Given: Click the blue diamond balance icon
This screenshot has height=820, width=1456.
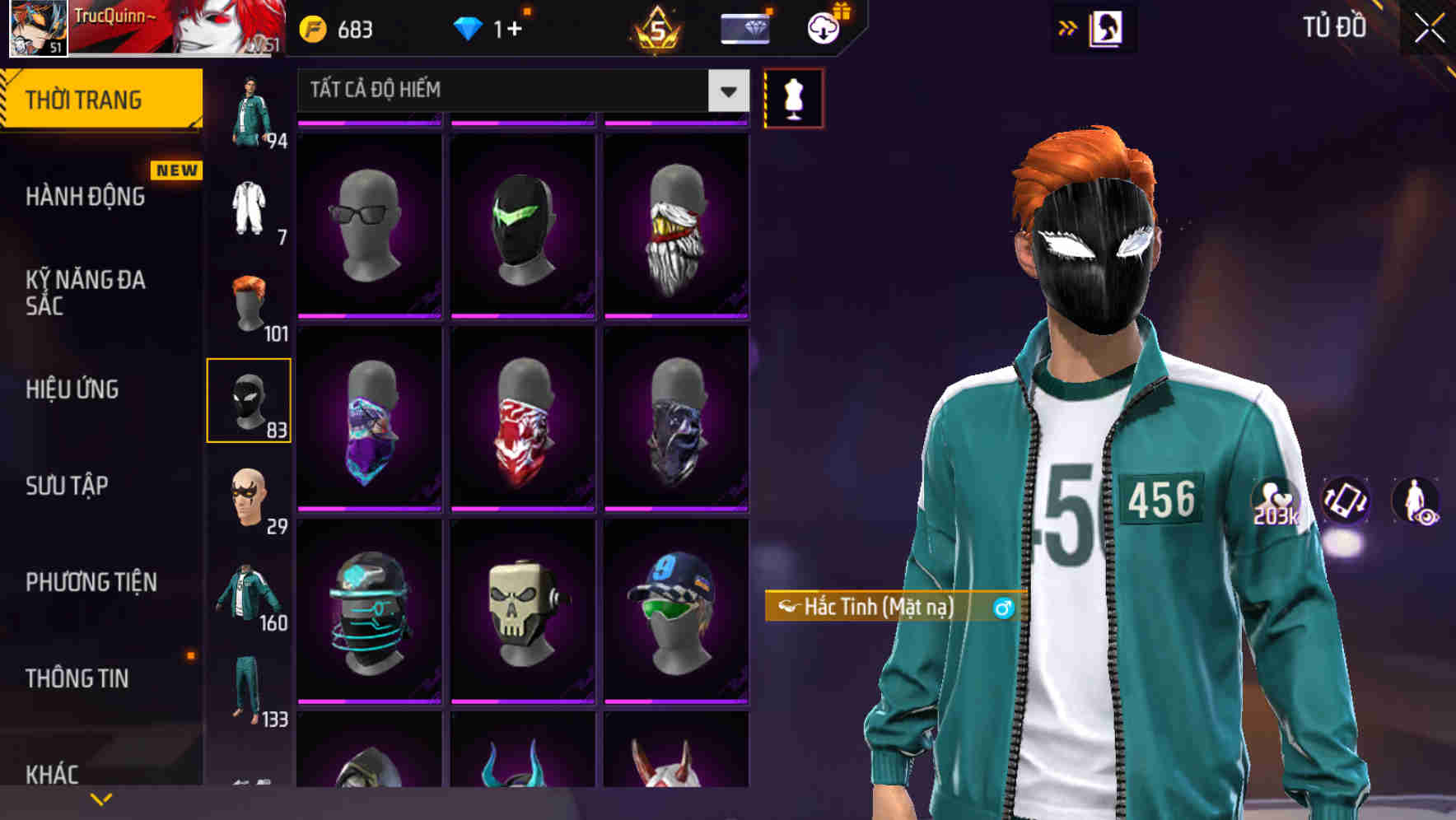Looking at the screenshot, I should [x=469, y=28].
